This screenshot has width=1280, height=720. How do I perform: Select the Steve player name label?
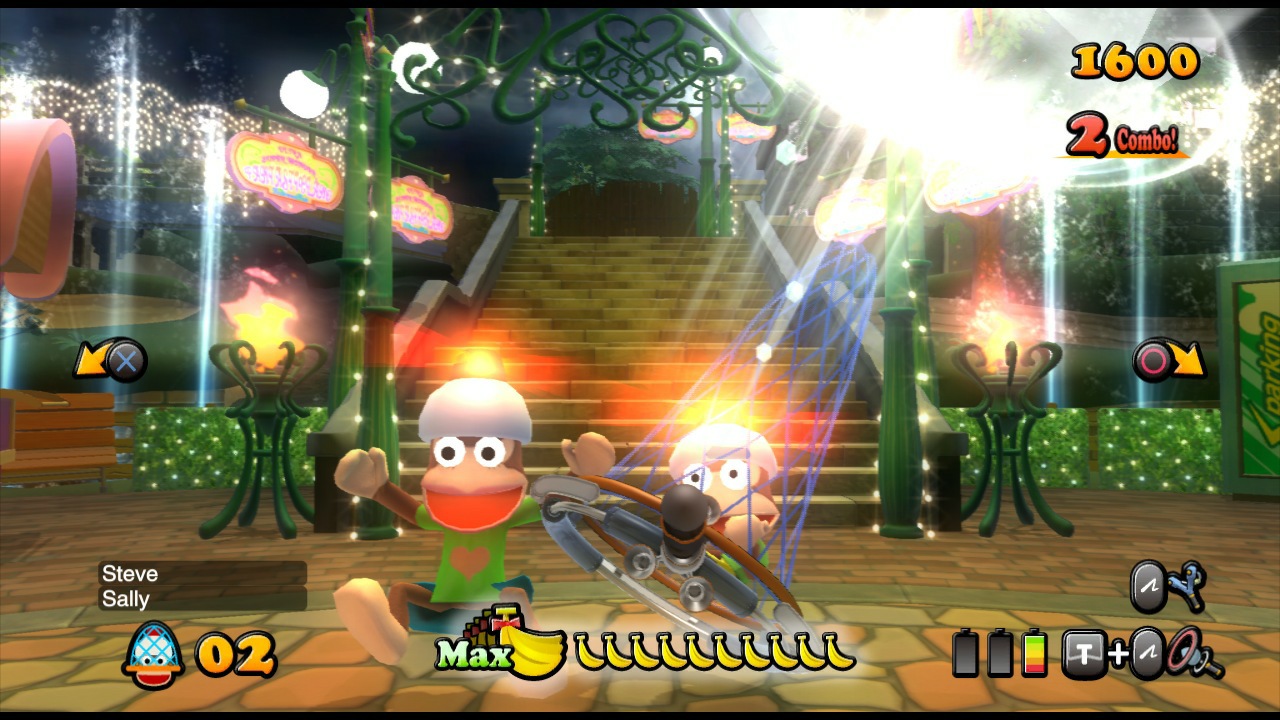pos(128,573)
